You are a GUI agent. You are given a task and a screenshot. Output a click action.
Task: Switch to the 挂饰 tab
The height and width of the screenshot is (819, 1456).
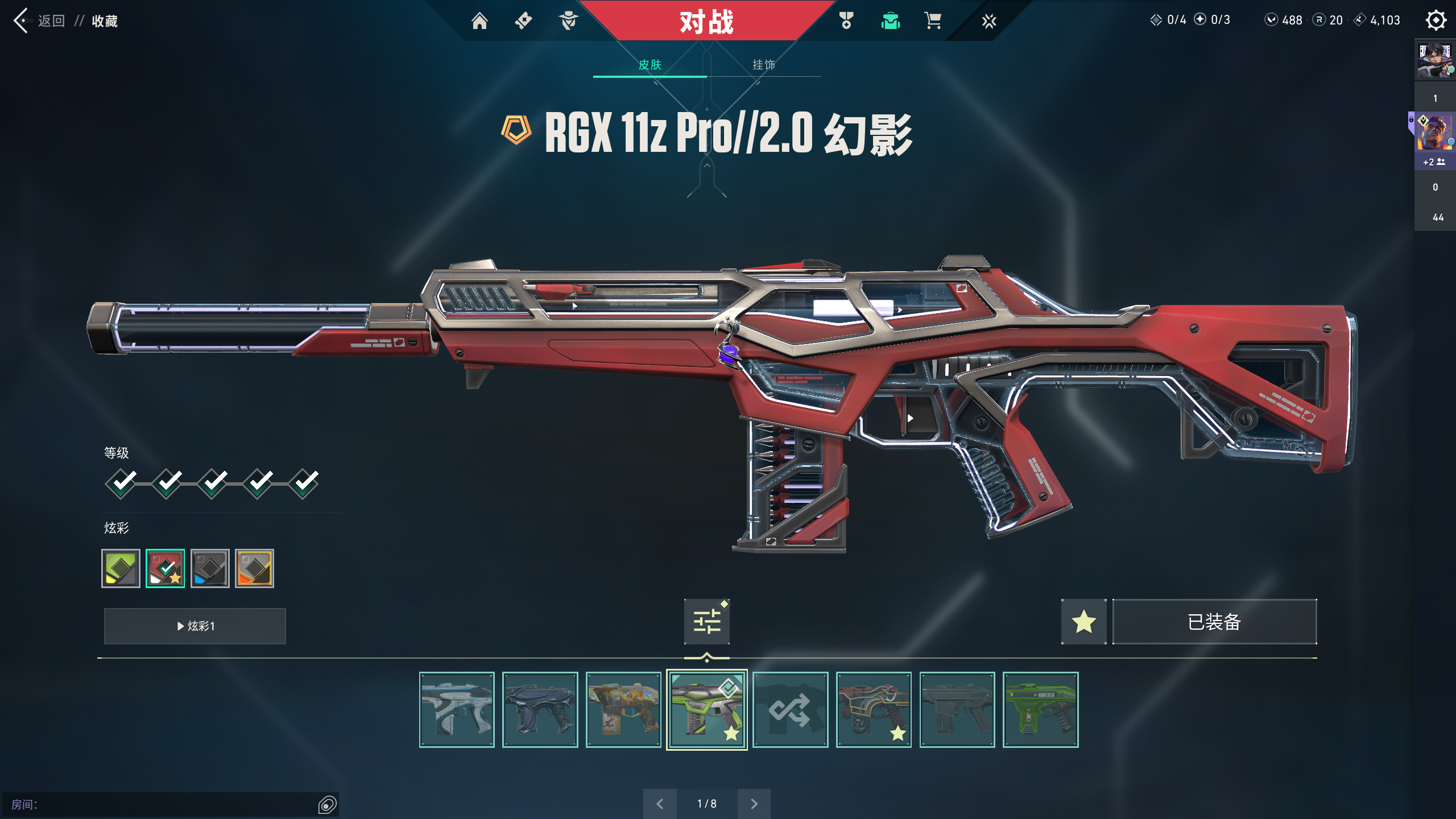(x=763, y=65)
